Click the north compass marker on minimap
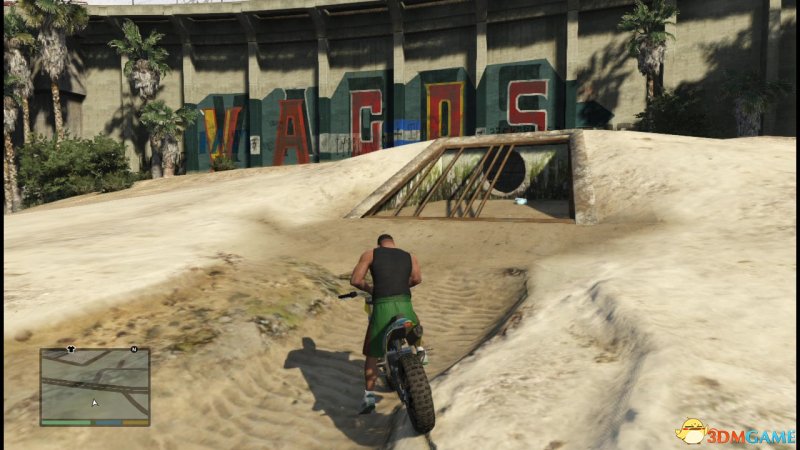Viewport: 800px width, 450px height. [132, 350]
